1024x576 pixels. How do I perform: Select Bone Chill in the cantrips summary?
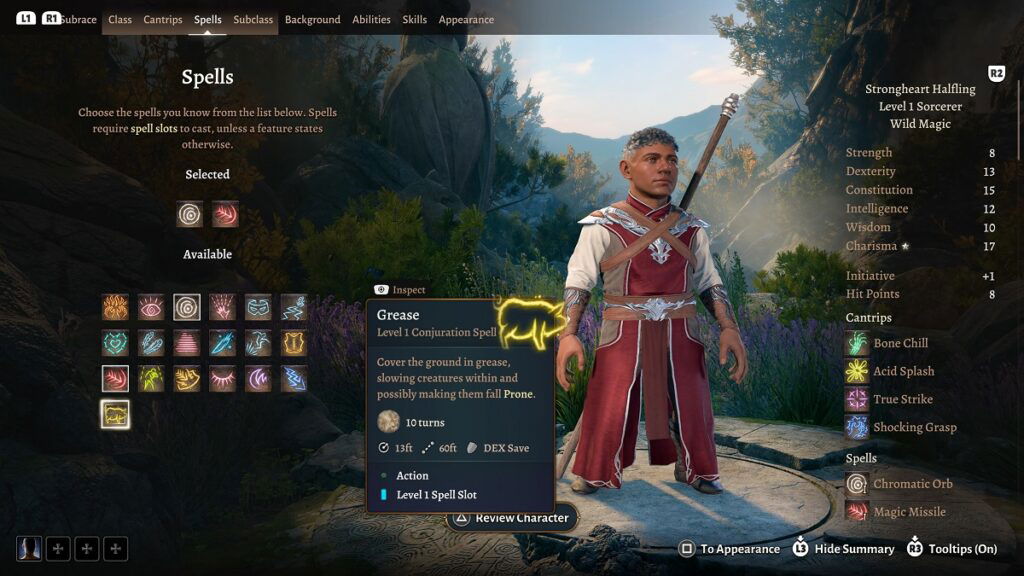[900, 343]
